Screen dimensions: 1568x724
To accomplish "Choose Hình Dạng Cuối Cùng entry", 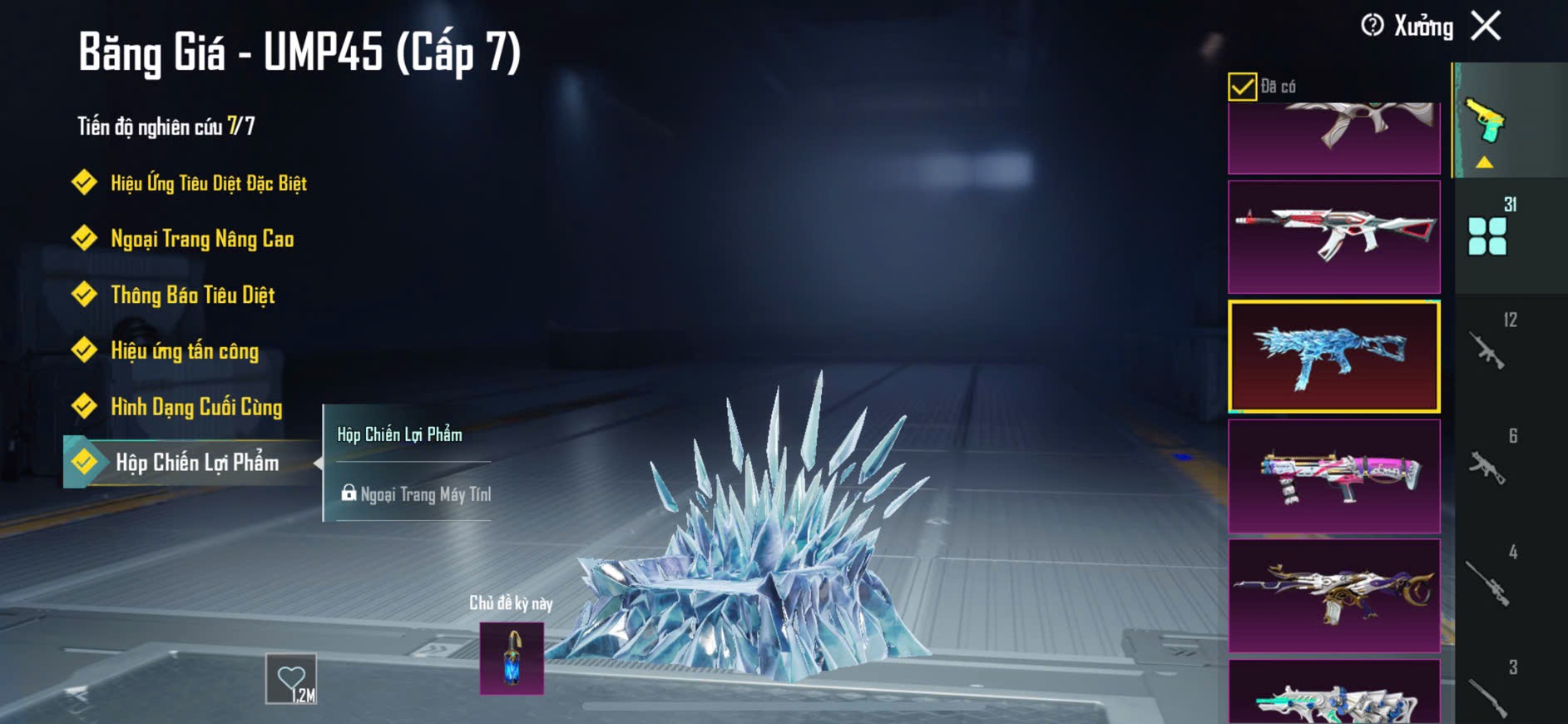I will (196, 406).
